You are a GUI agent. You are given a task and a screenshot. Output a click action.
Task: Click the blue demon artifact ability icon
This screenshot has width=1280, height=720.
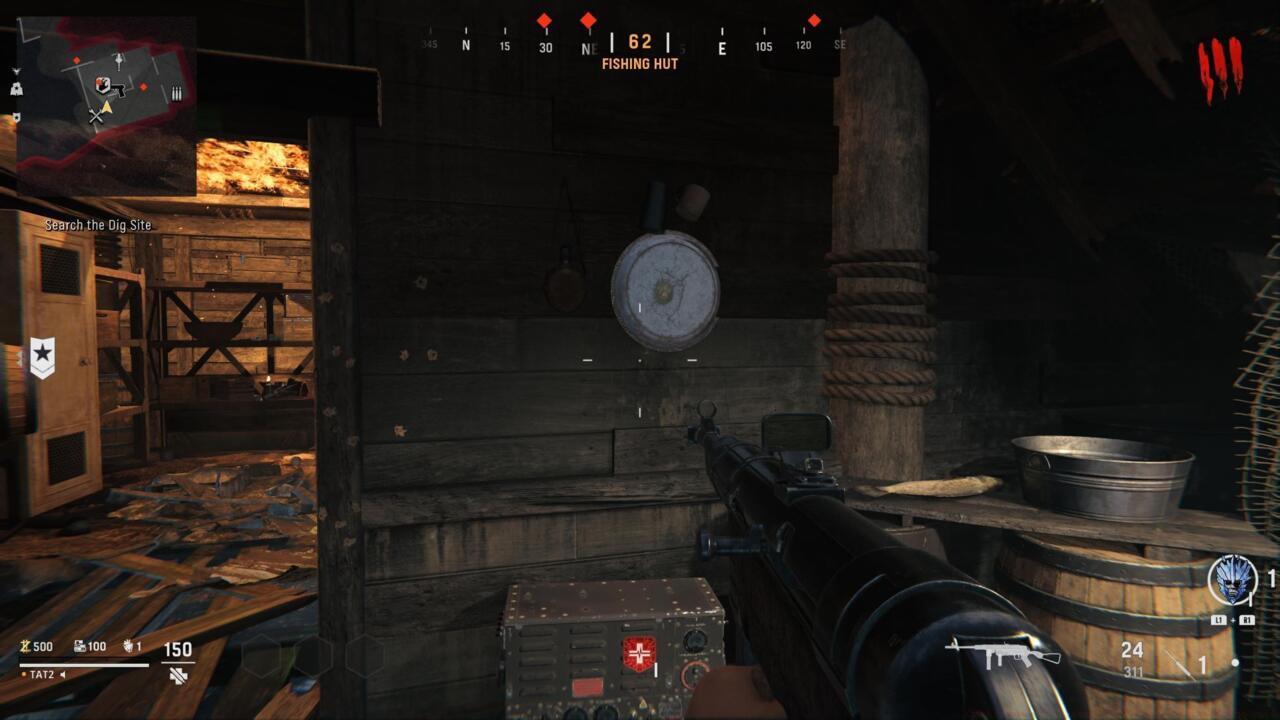click(1232, 582)
